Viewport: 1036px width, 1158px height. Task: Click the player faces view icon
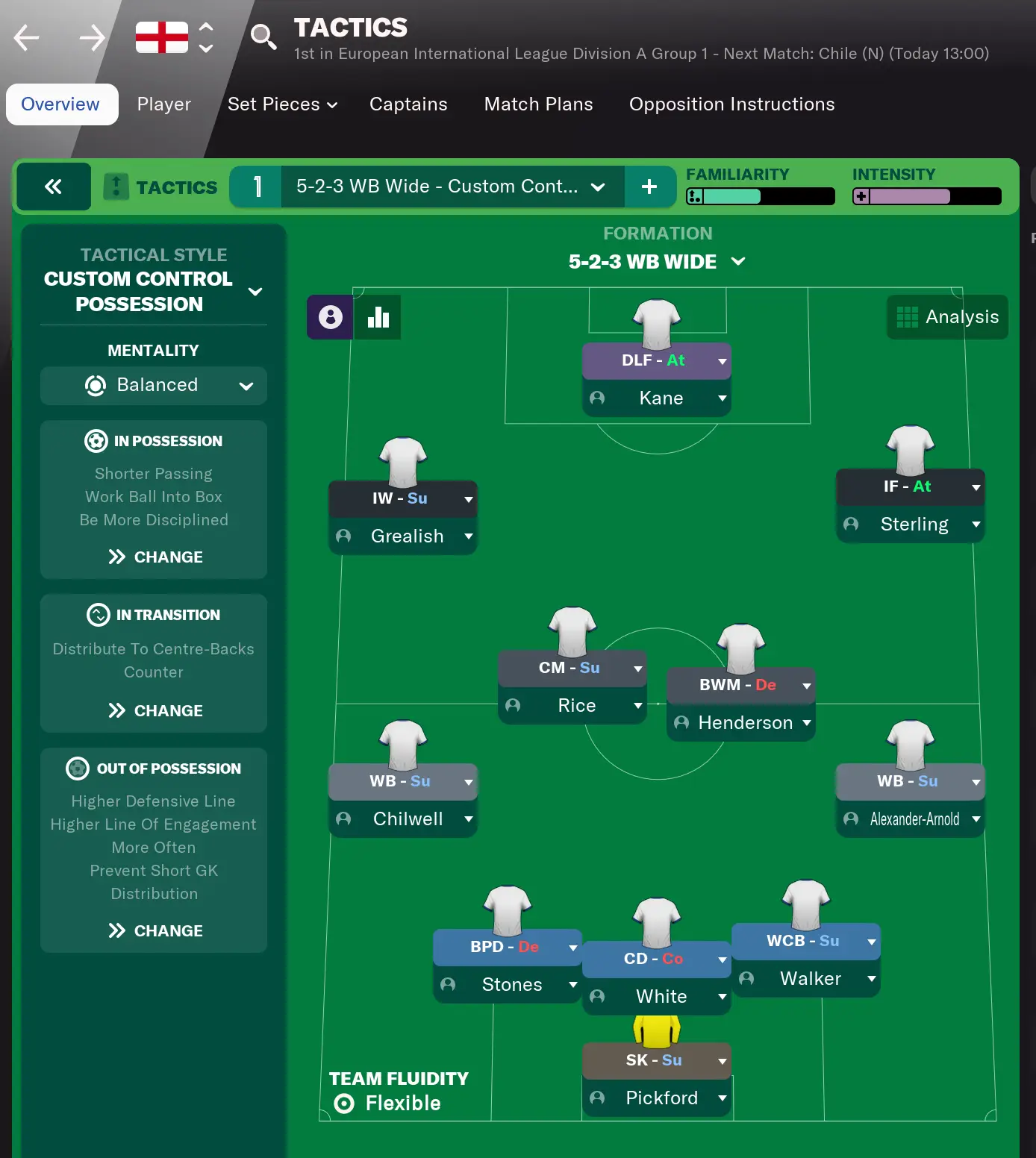329,316
